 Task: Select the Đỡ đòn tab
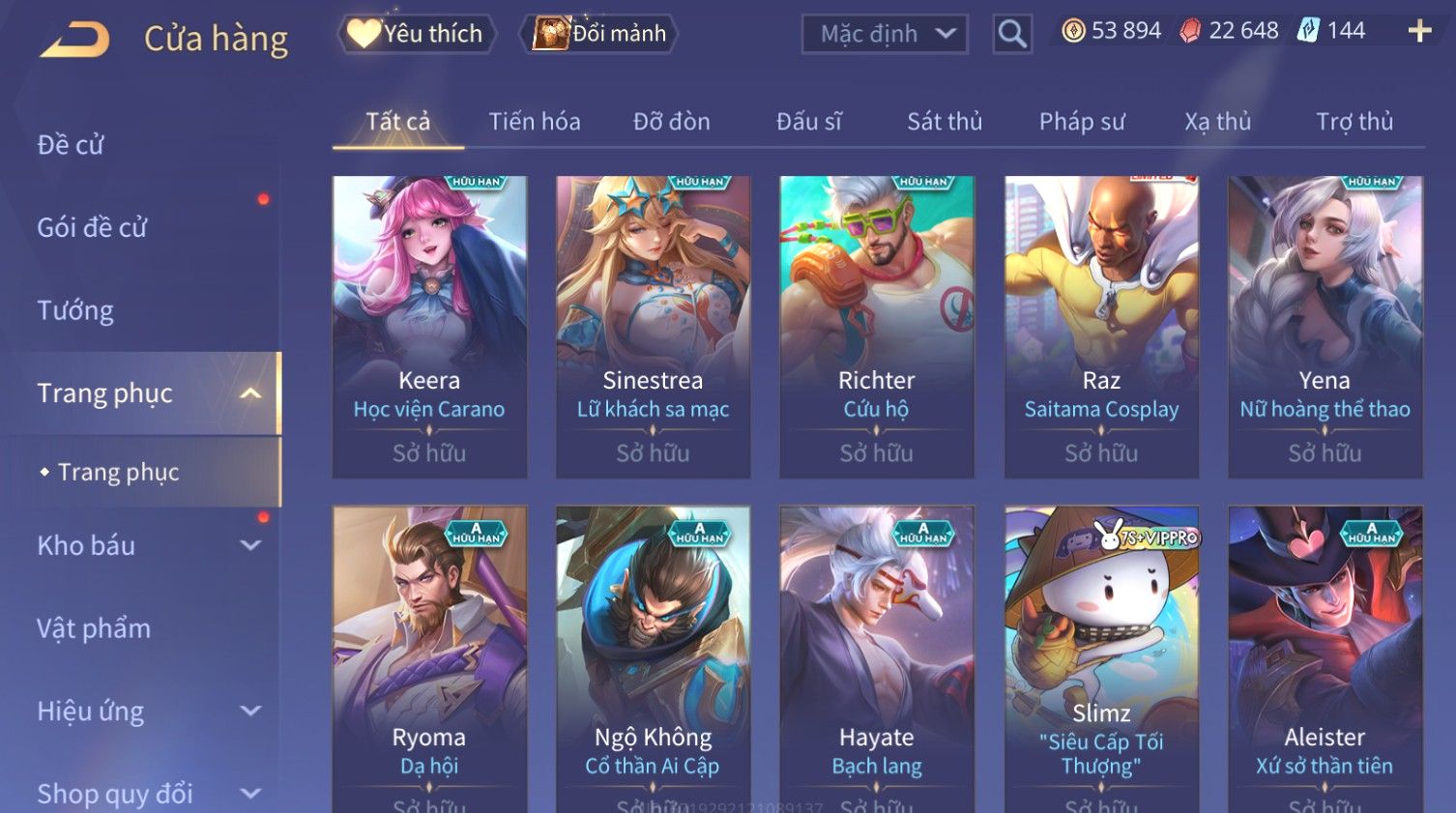pos(671,122)
